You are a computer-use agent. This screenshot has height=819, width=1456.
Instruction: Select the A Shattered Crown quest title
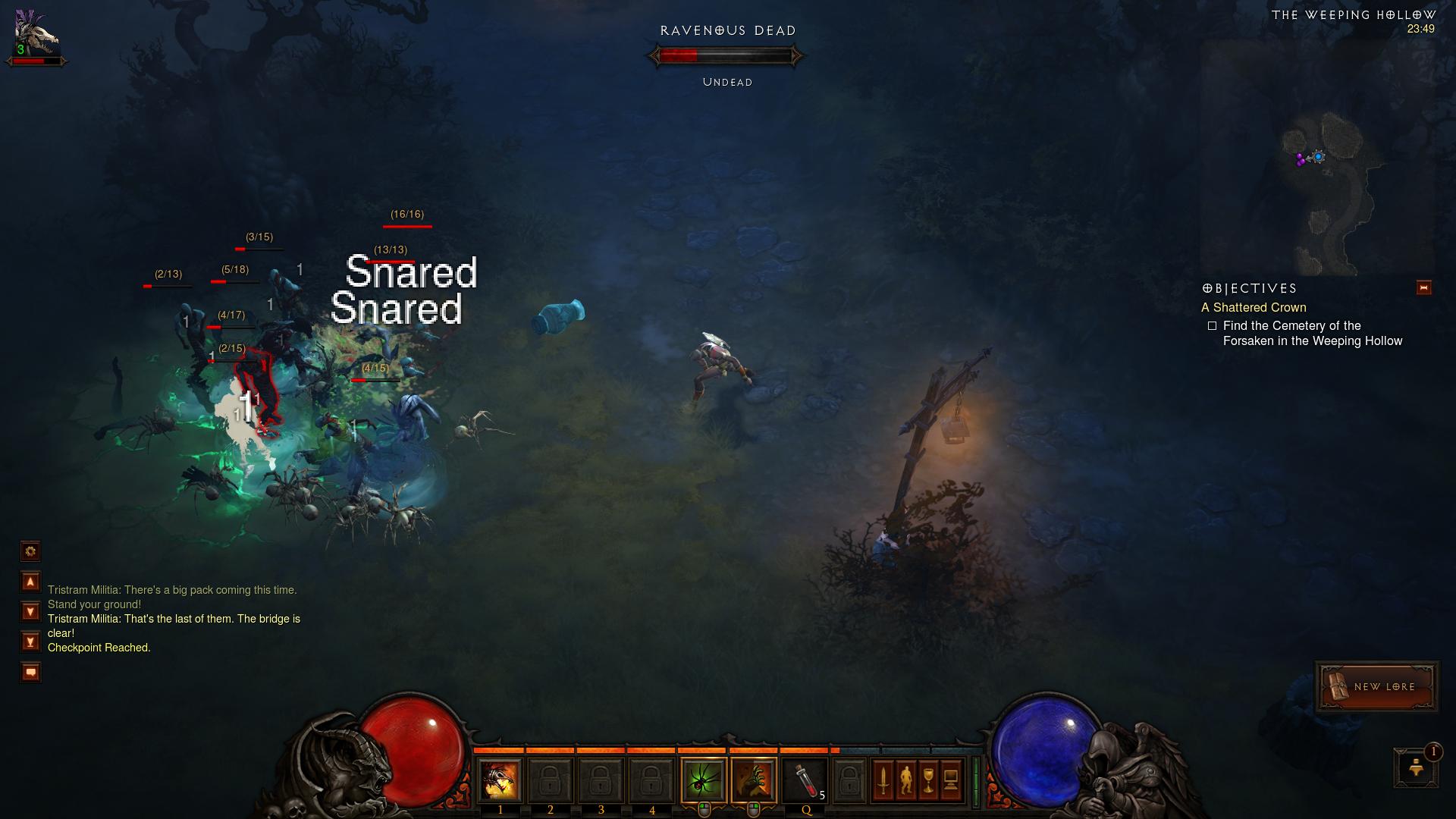click(1254, 307)
